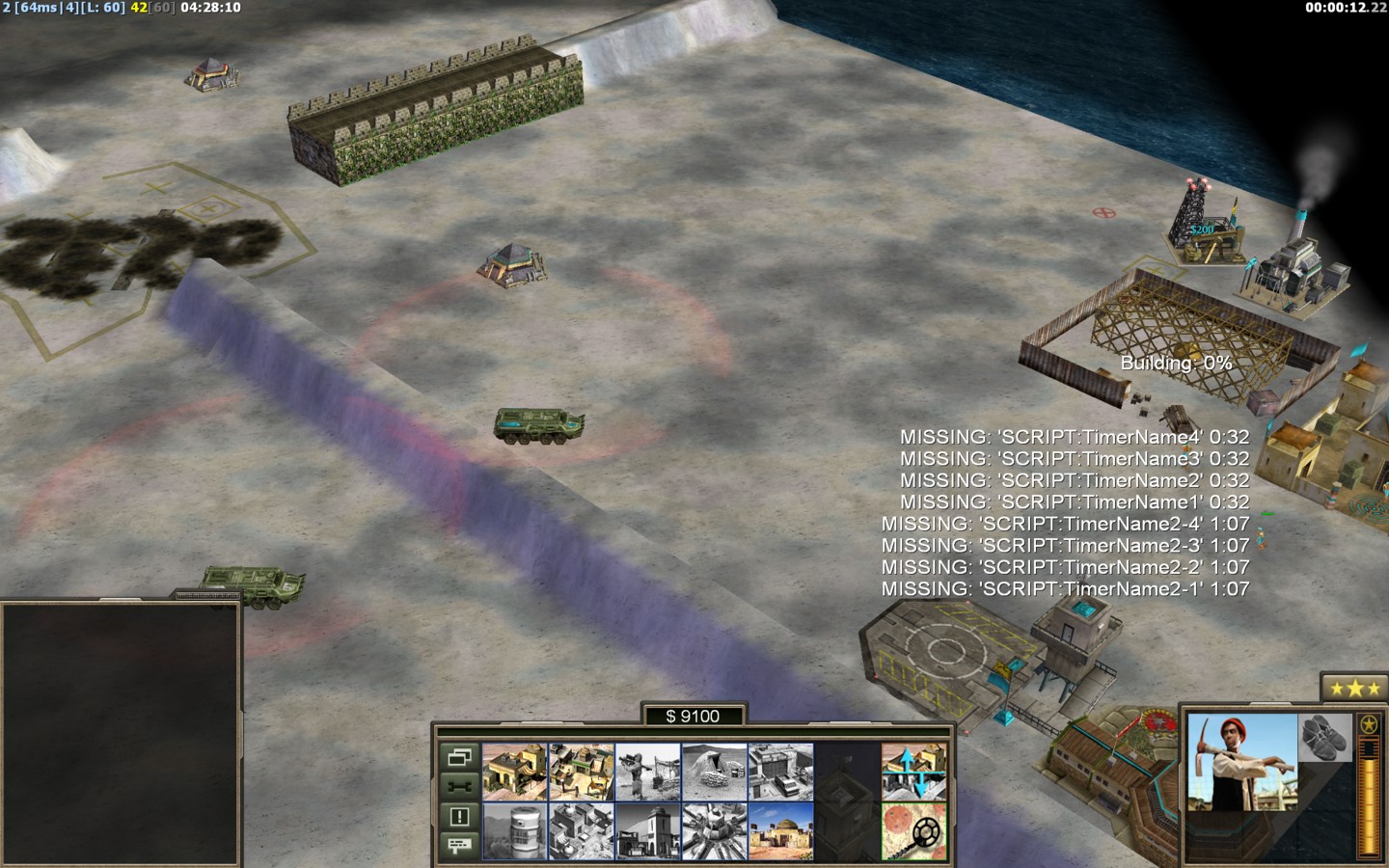Activate the exclamation mark button
1389x868 pixels.
click(x=459, y=817)
